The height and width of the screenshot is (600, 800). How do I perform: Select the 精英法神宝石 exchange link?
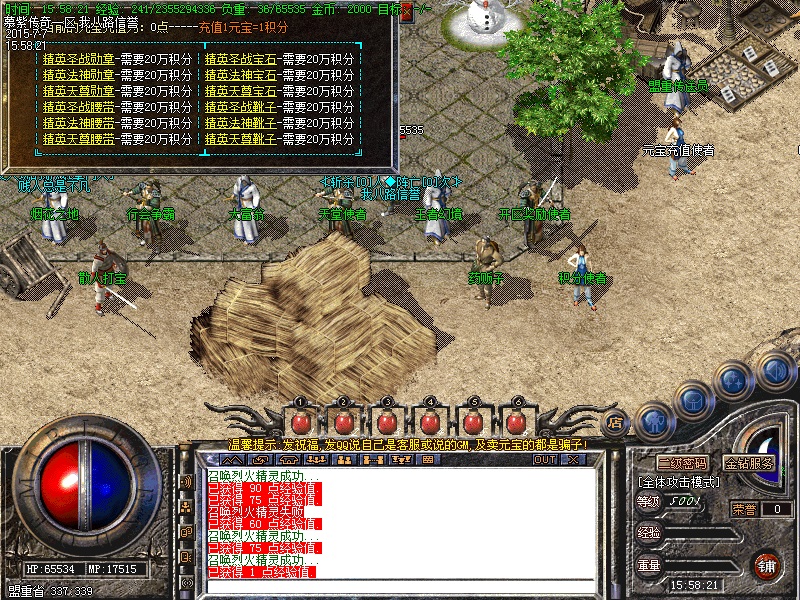pyautogui.click(x=241, y=75)
